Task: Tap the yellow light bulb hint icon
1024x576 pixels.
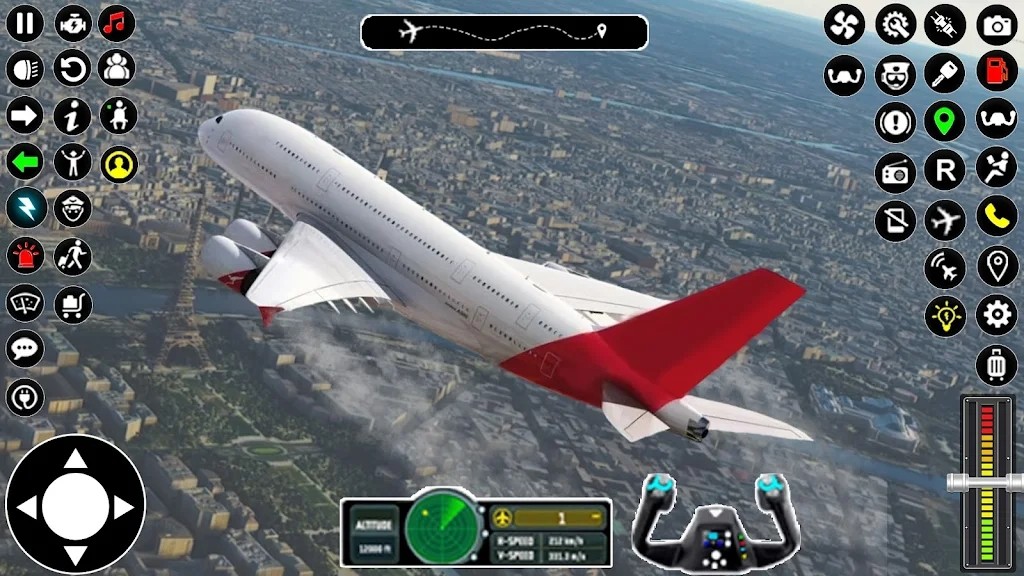Action: click(x=944, y=316)
